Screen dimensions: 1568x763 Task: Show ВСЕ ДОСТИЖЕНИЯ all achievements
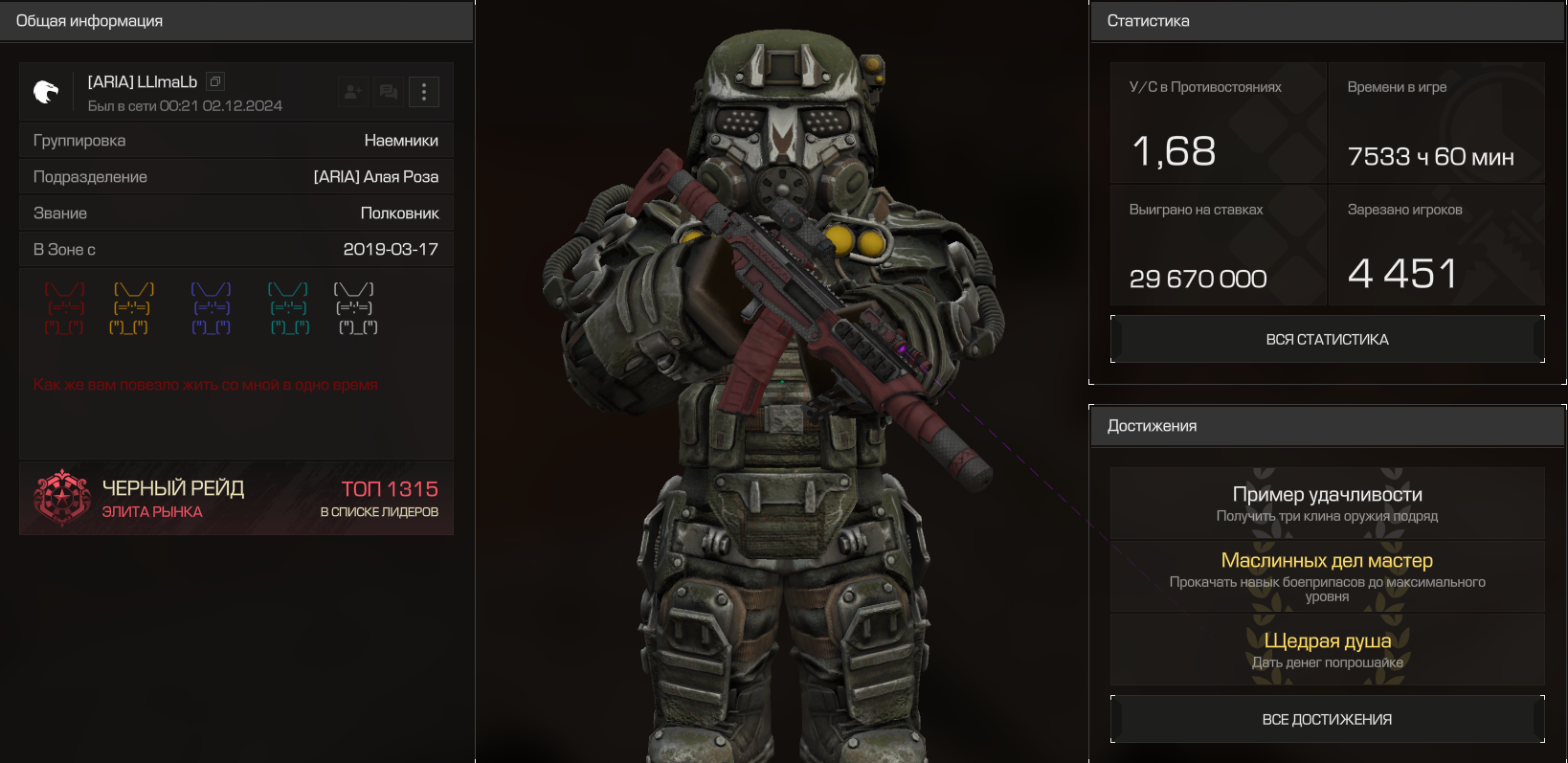pyautogui.click(x=1327, y=720)
